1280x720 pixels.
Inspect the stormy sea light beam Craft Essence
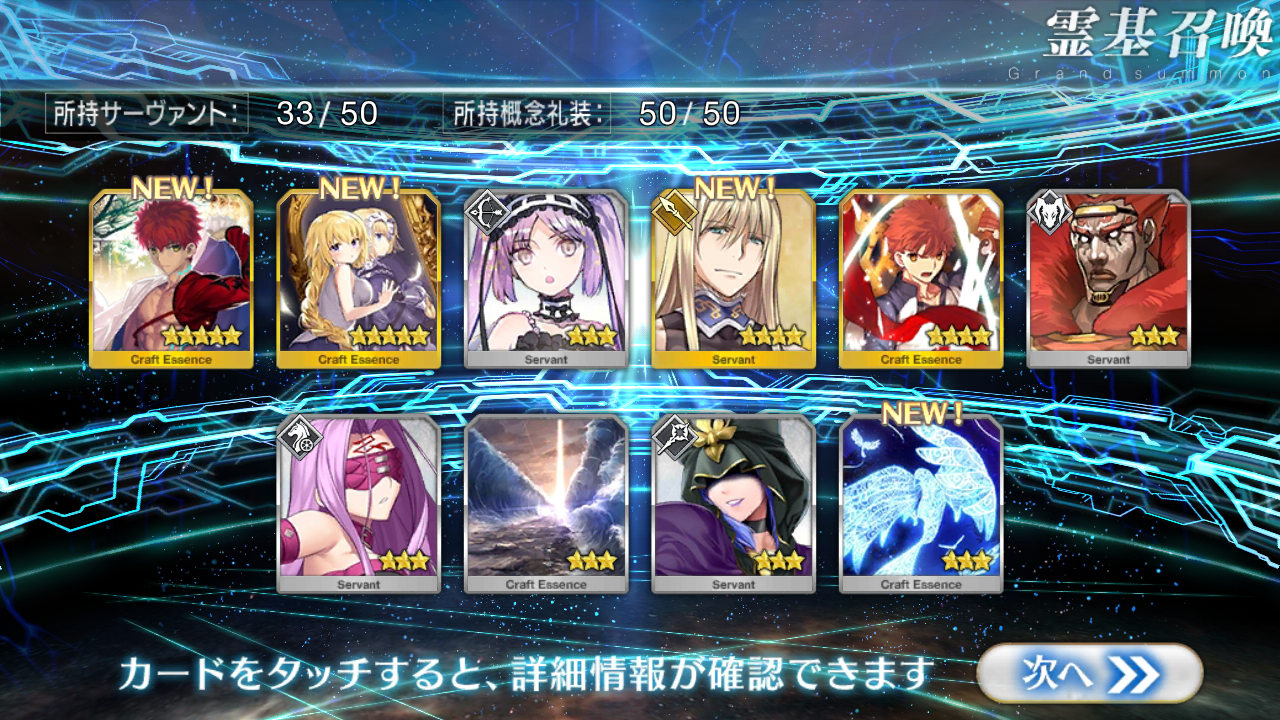click(x=546, y=503)
